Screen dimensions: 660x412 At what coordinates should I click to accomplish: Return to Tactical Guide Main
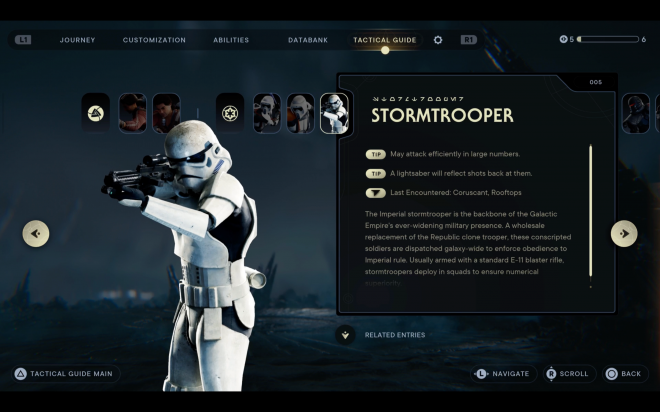coord(66,374)
